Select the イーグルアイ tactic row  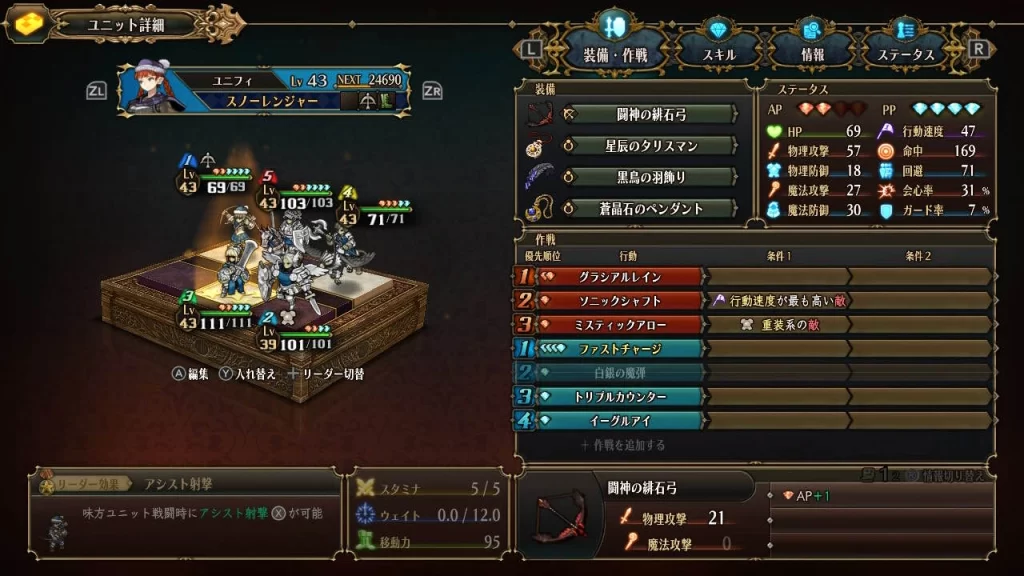coord(620,421)
